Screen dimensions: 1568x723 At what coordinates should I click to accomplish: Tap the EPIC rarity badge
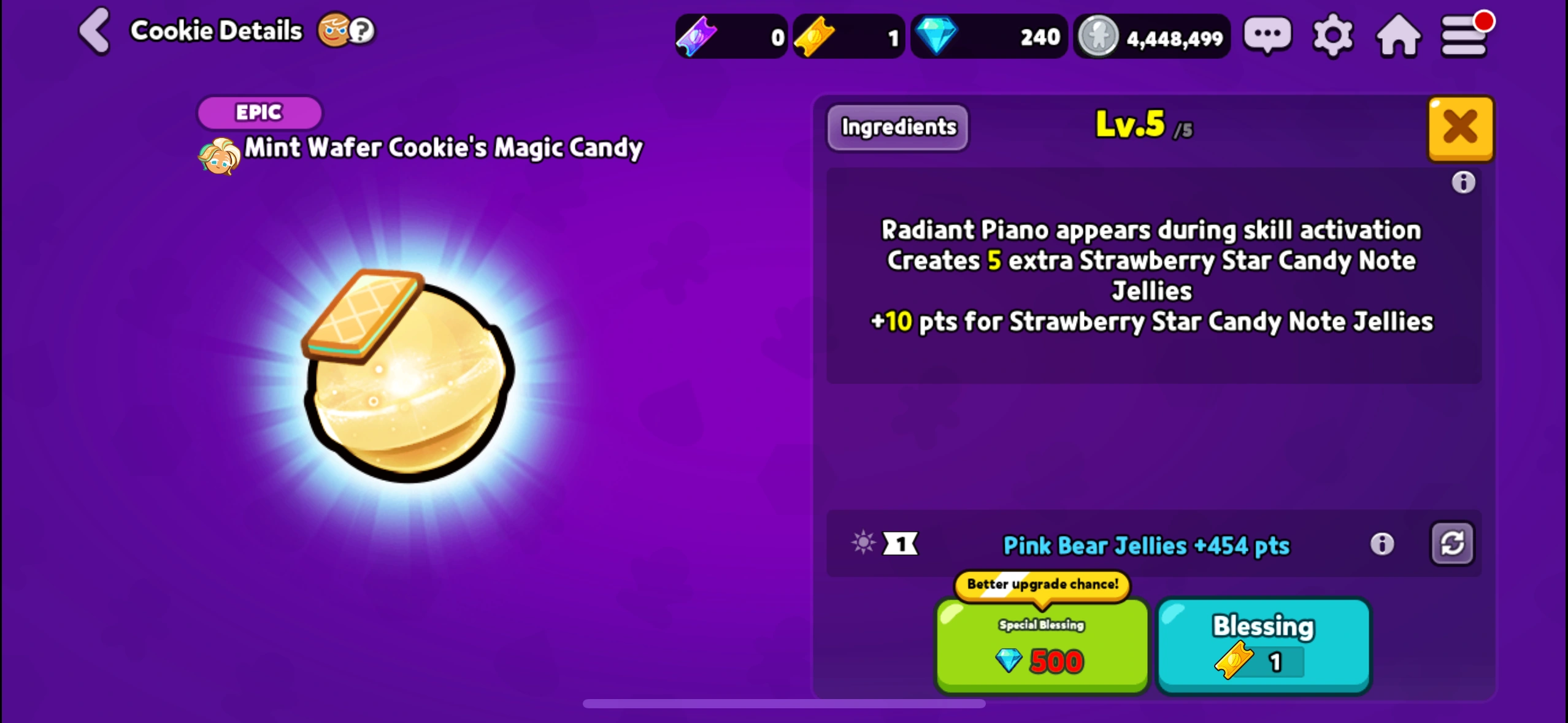coord(259,112)
